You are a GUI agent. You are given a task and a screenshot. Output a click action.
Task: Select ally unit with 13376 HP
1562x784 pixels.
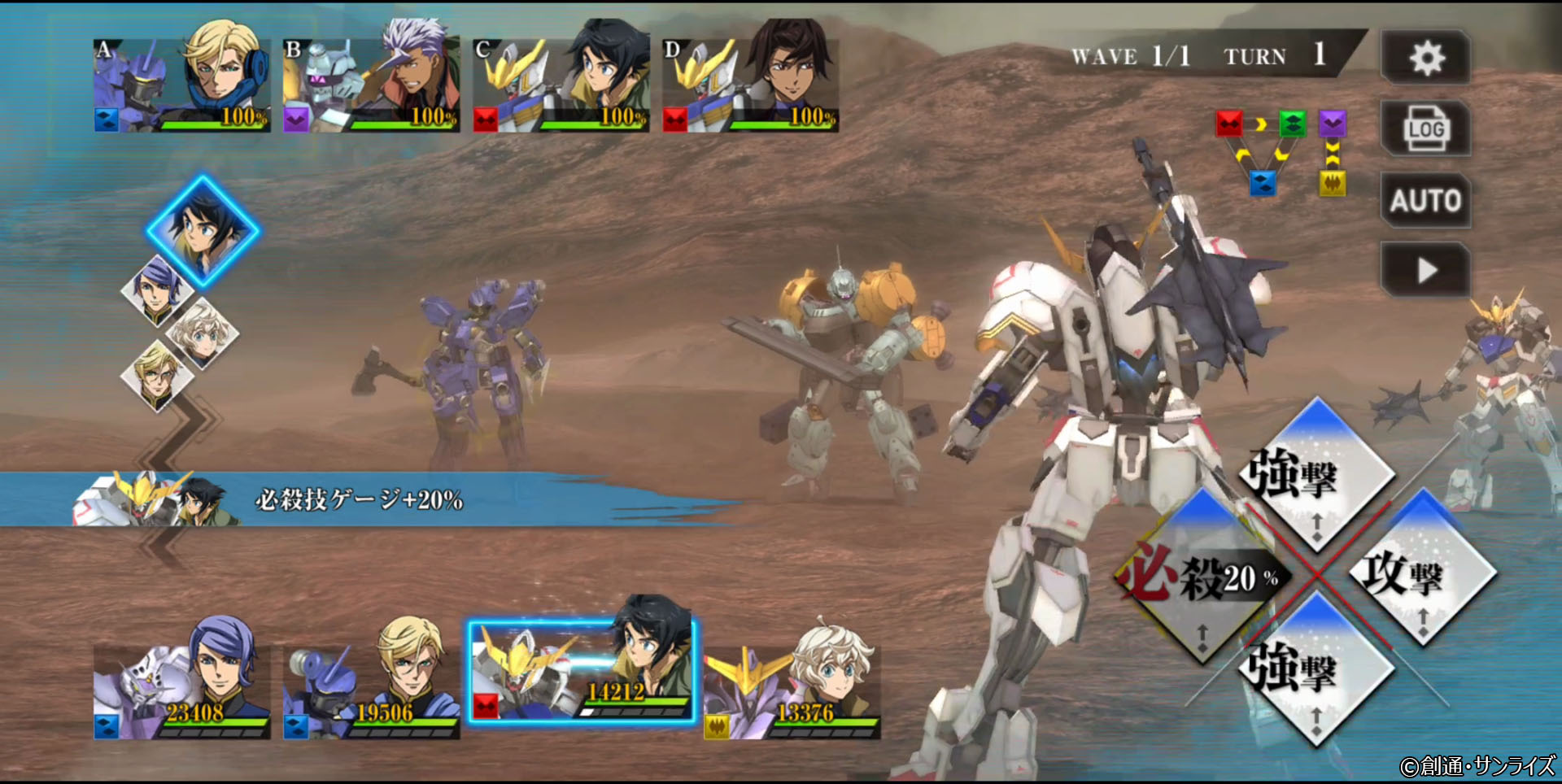(x=792, y=689)
